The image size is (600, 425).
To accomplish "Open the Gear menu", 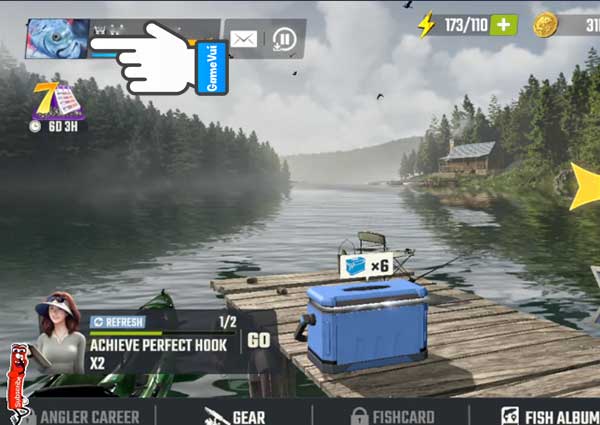I will [236, 415].
